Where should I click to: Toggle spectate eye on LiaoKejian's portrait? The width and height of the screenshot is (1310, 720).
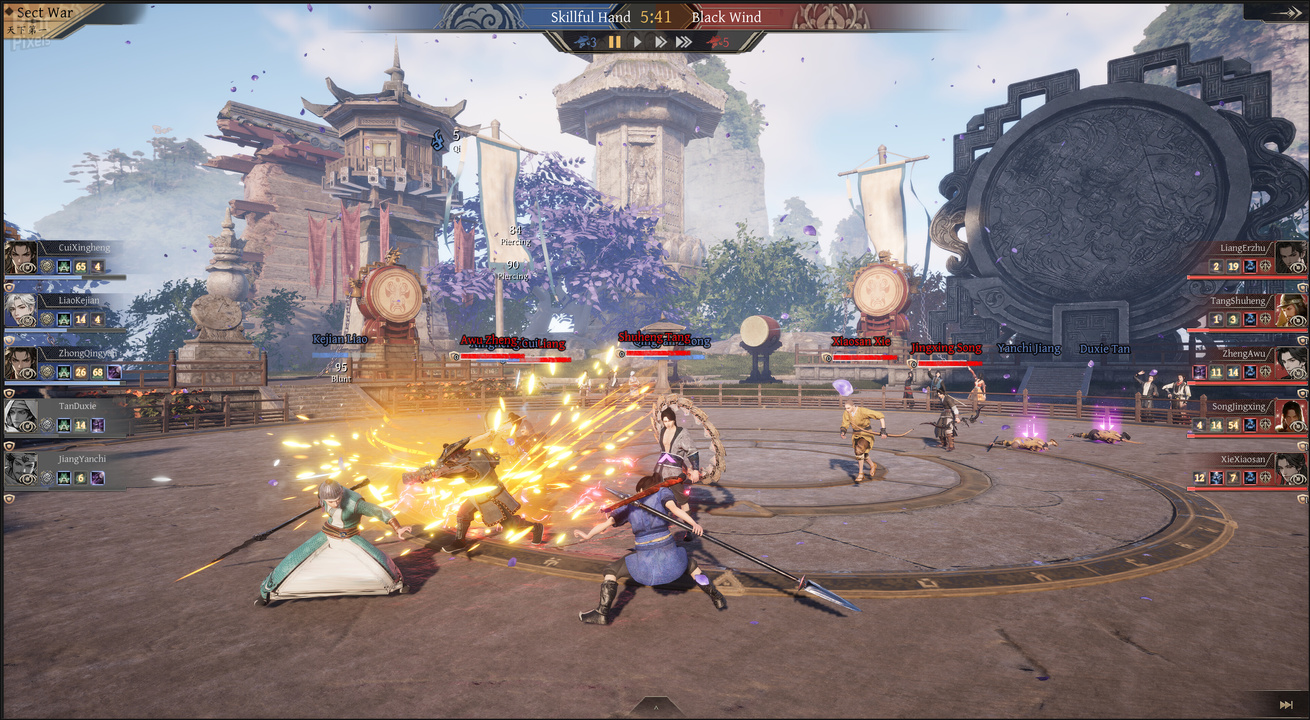pos(28,319)
